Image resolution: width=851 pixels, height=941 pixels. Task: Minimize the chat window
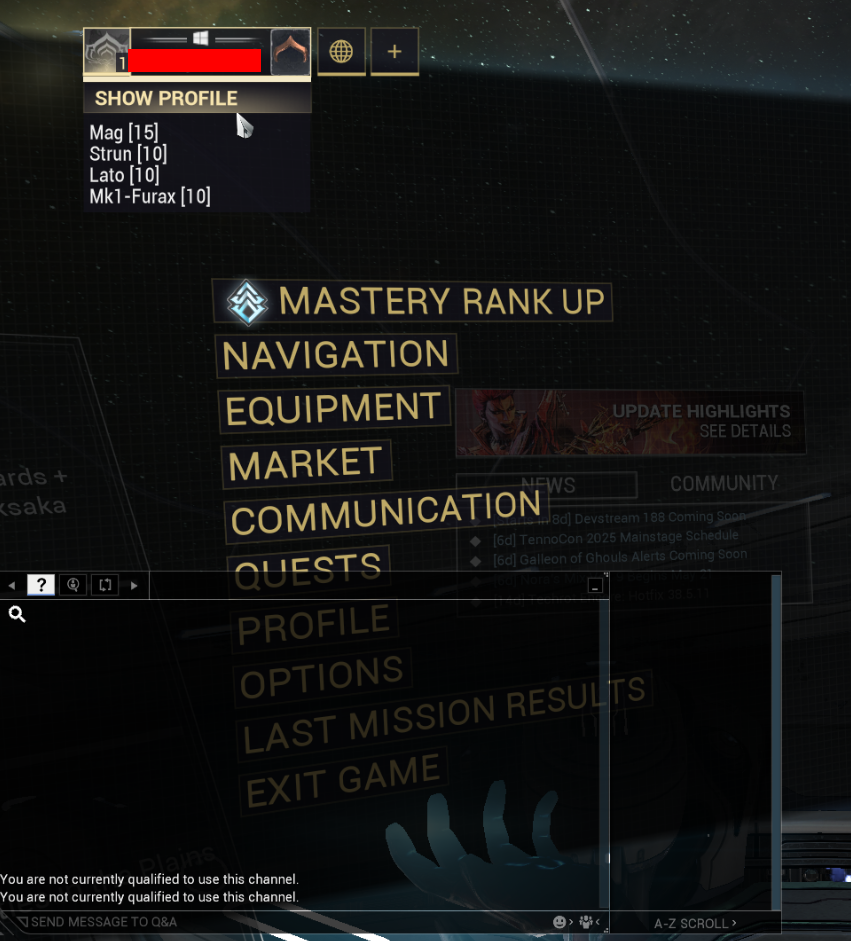coord(595,586)
